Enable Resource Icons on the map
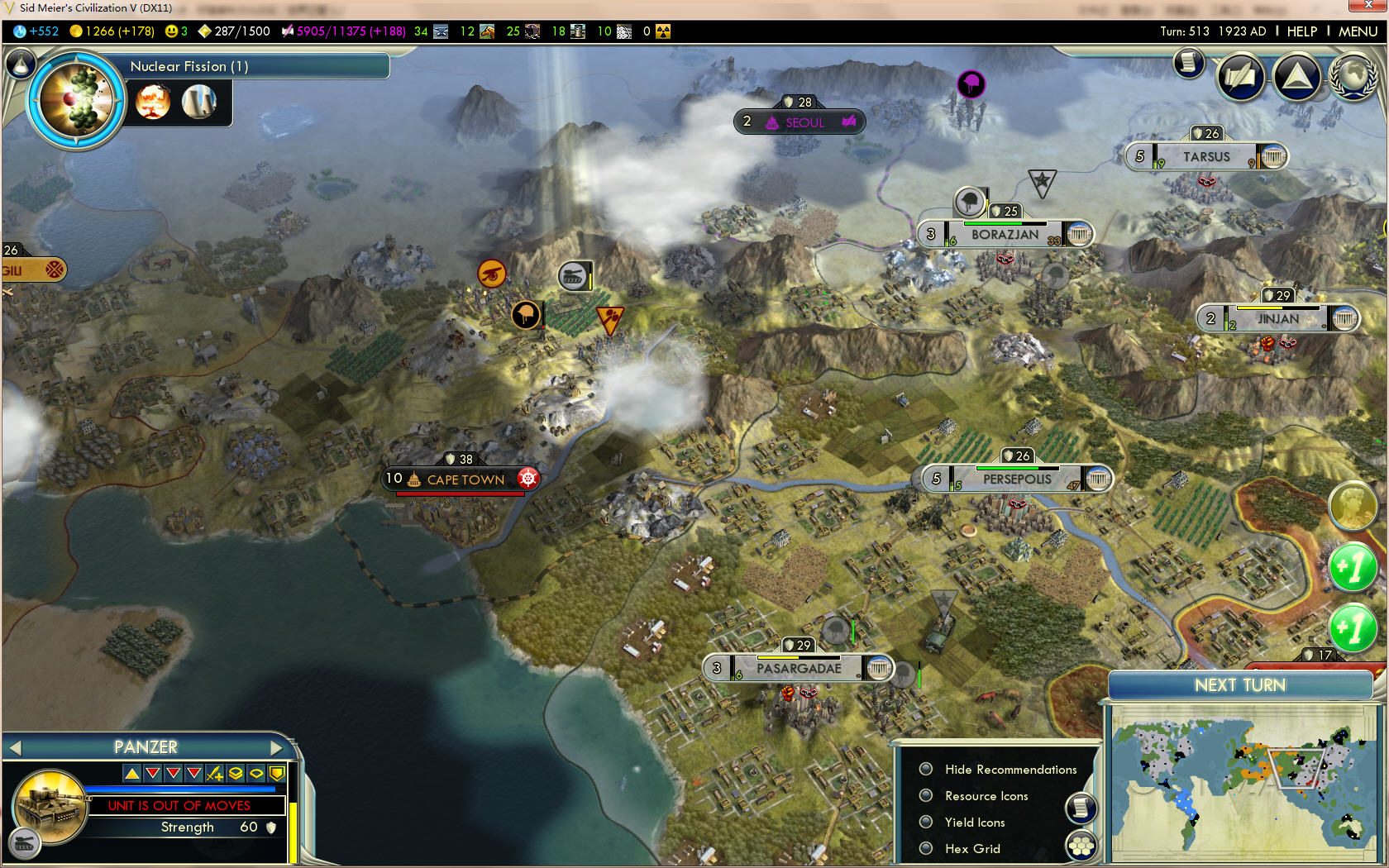This screenshot has height=868, width=1389. (927, 796)
